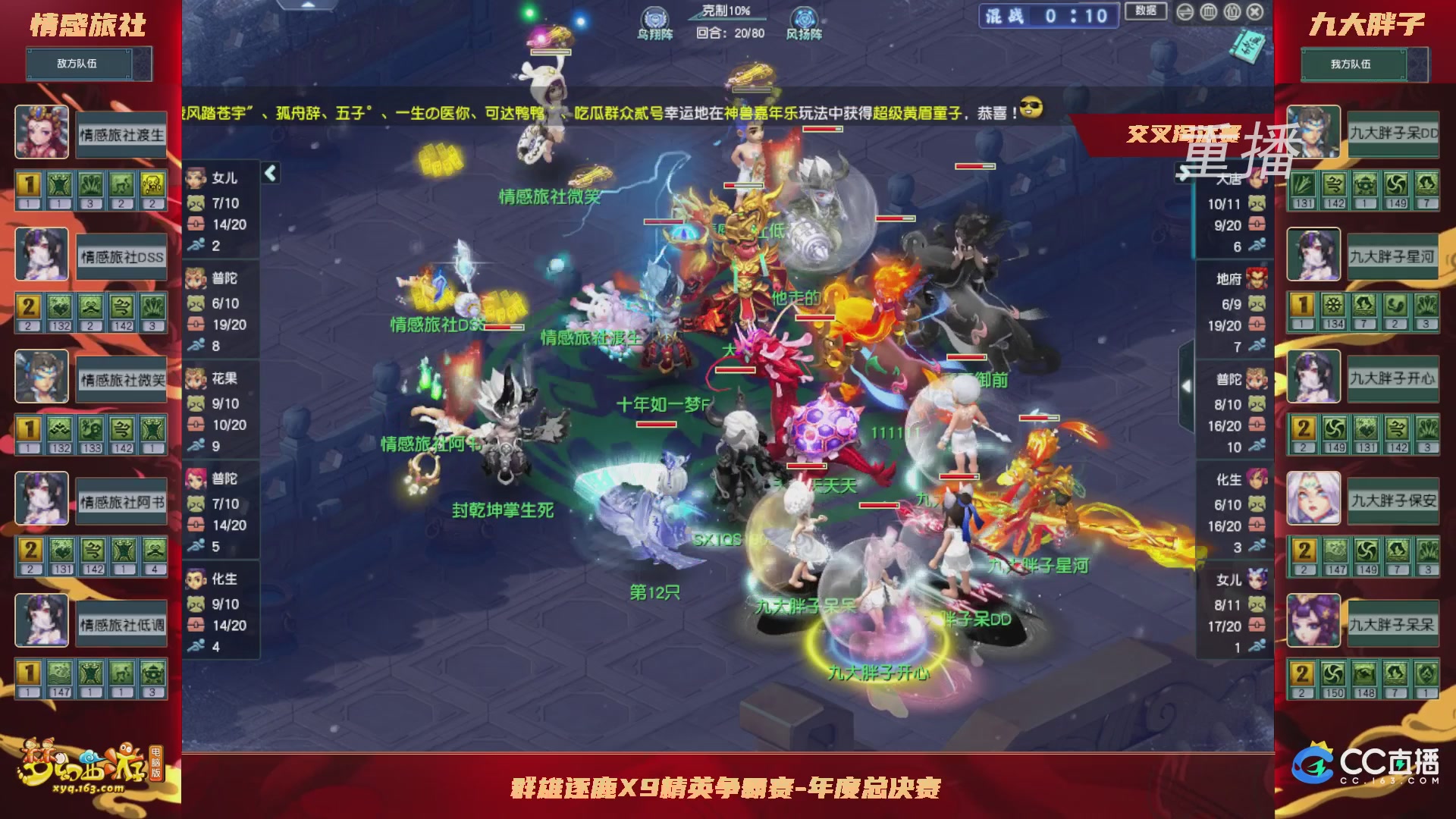Click the 克制10% restraint progress bar

pyautogui.click(x=726, y=15)
